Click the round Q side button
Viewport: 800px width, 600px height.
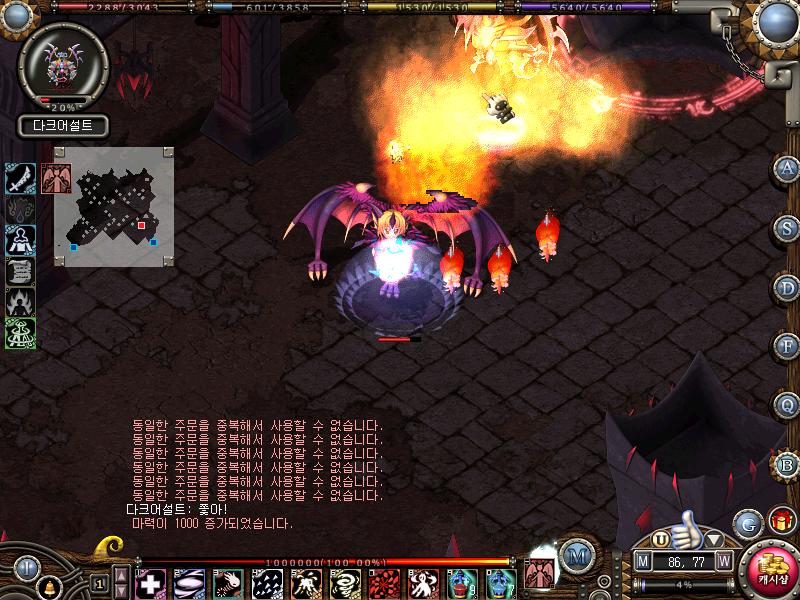(787, 404)
